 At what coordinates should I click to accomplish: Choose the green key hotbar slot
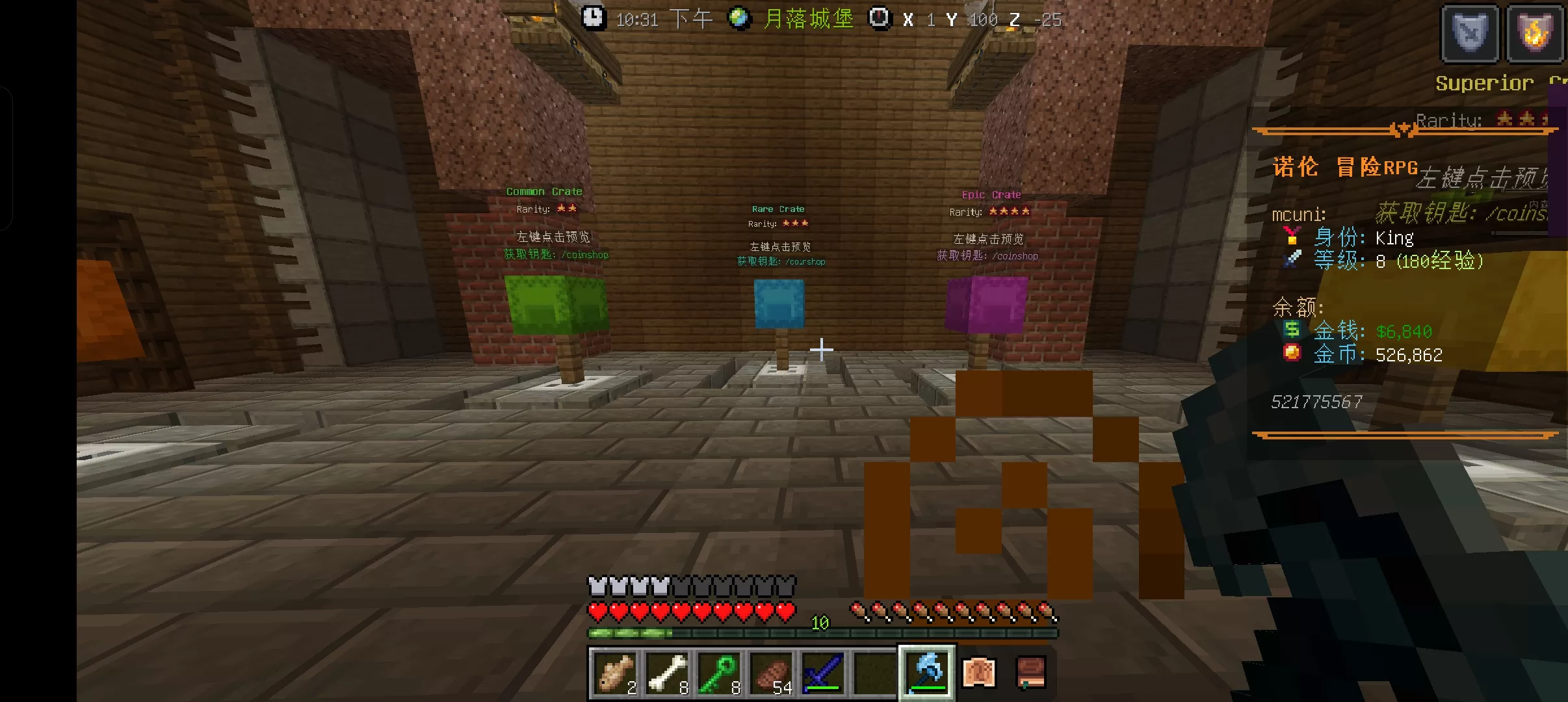(719, 673)
